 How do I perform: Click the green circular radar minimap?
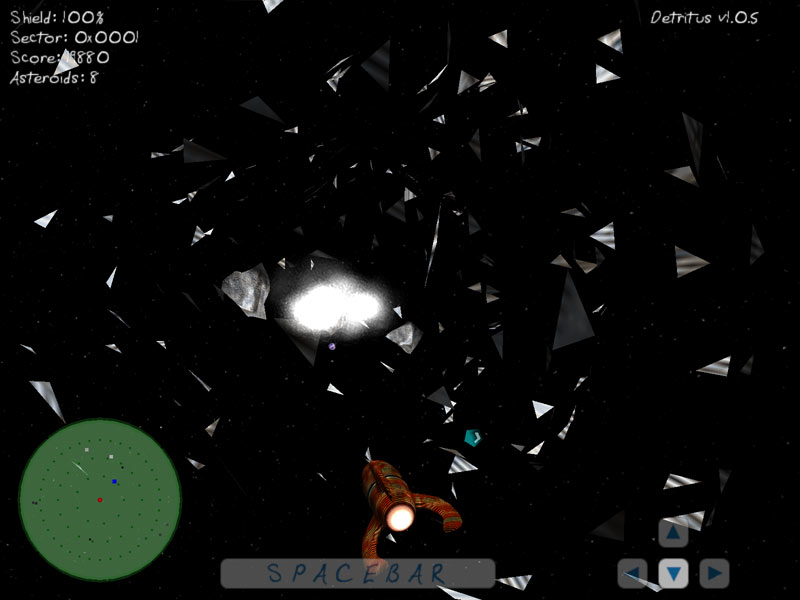click(100, 499)
